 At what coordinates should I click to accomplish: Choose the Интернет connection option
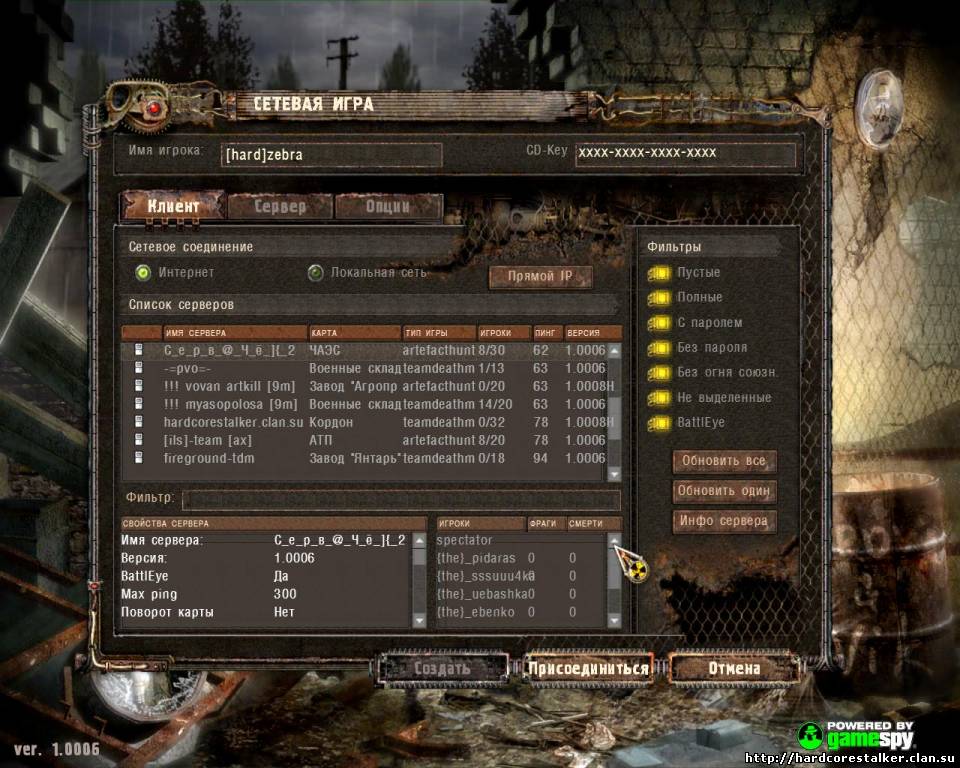click(143, 272)
